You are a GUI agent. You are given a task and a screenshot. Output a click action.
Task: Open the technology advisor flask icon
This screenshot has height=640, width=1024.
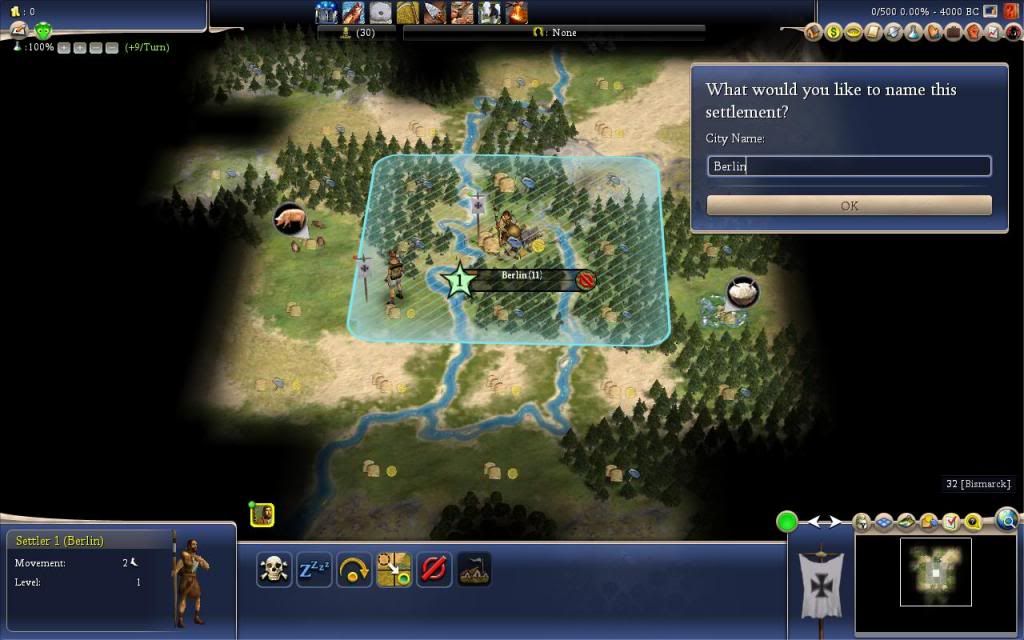[914, 32]
